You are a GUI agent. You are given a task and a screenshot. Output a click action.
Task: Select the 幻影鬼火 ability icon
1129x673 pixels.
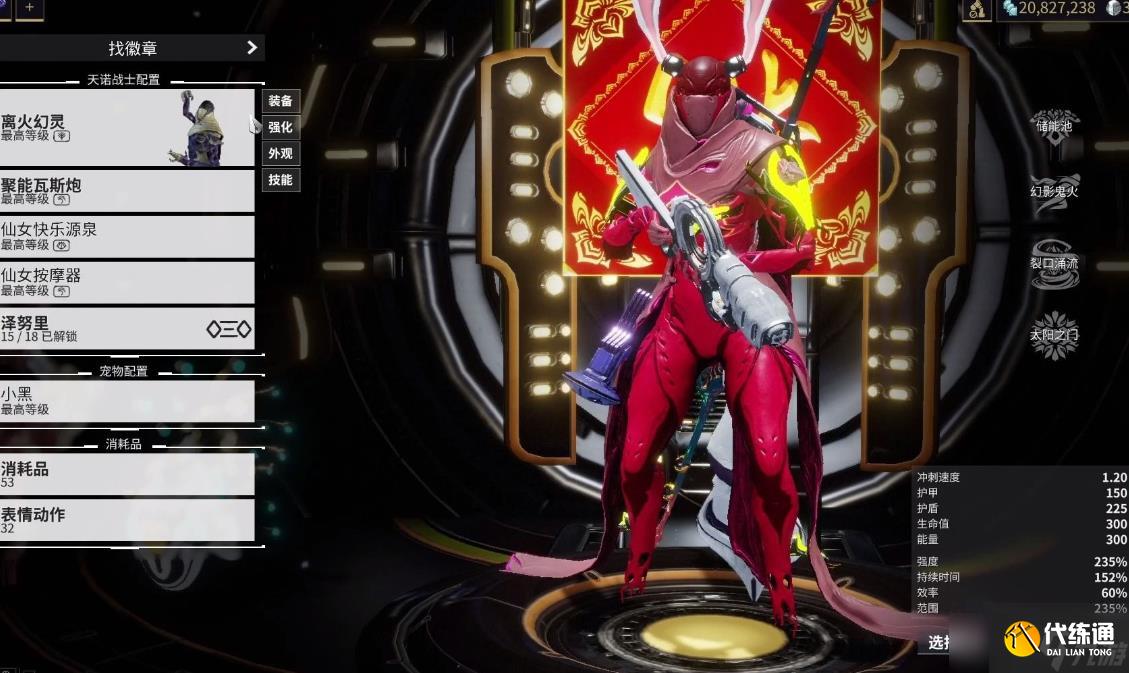point(1054,190)
